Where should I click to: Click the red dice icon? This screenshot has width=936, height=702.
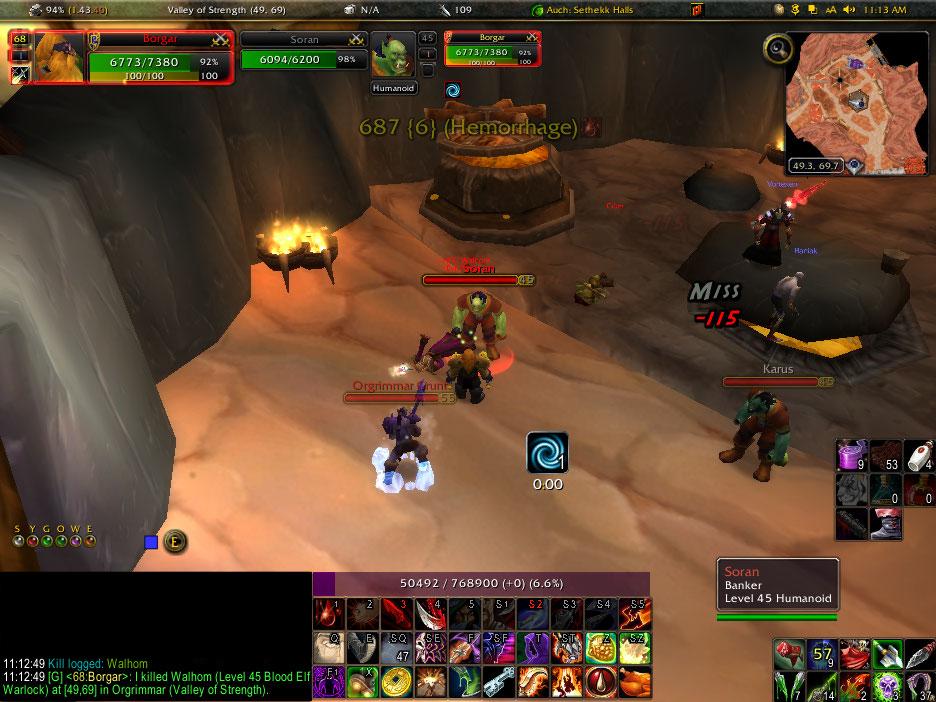(790, 655)
